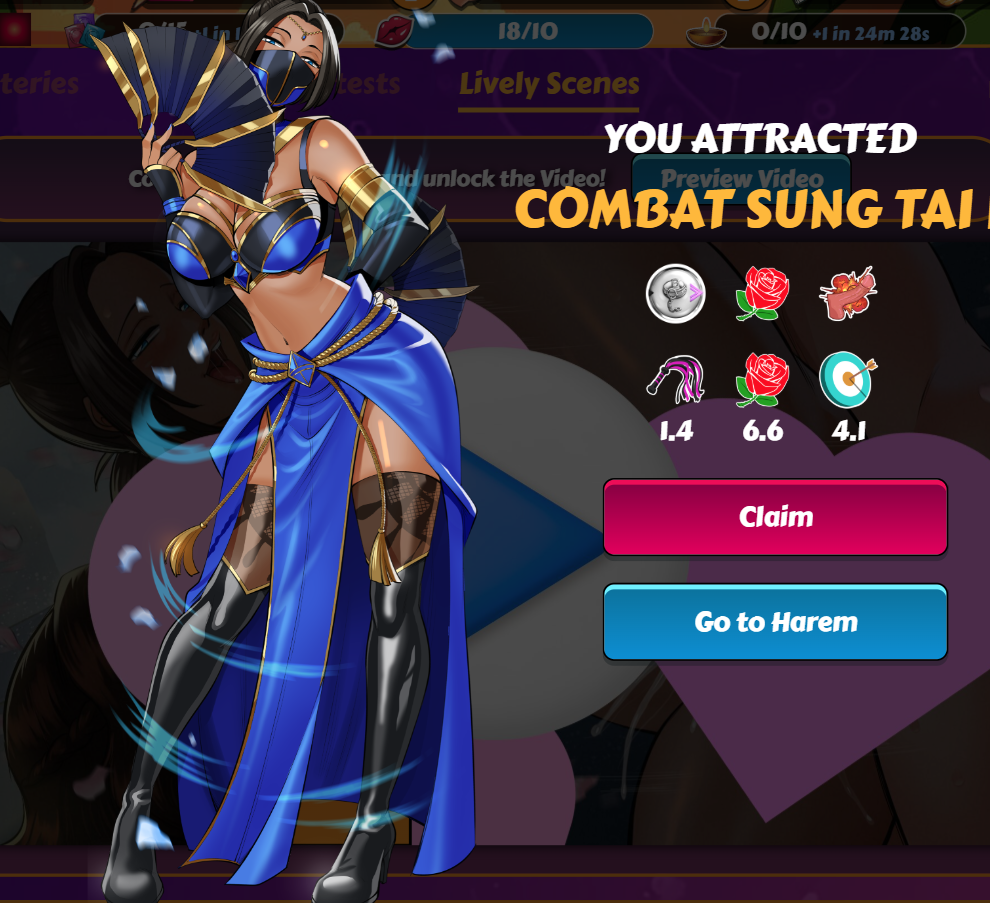Select the target with arrow stat icon
The image size is (990, 903).
point(848,380)
